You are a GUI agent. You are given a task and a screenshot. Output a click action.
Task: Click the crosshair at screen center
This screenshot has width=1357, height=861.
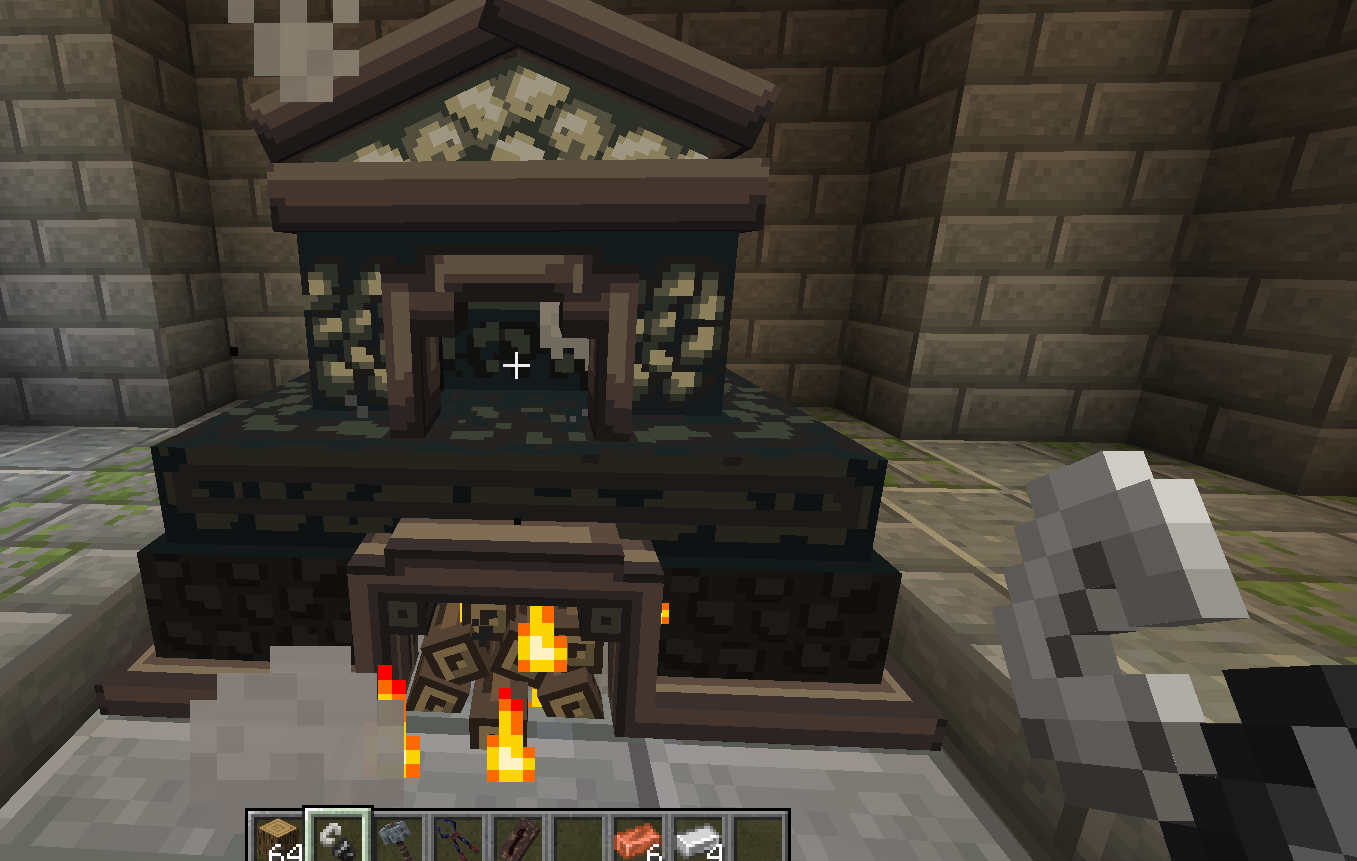(516, 366)
